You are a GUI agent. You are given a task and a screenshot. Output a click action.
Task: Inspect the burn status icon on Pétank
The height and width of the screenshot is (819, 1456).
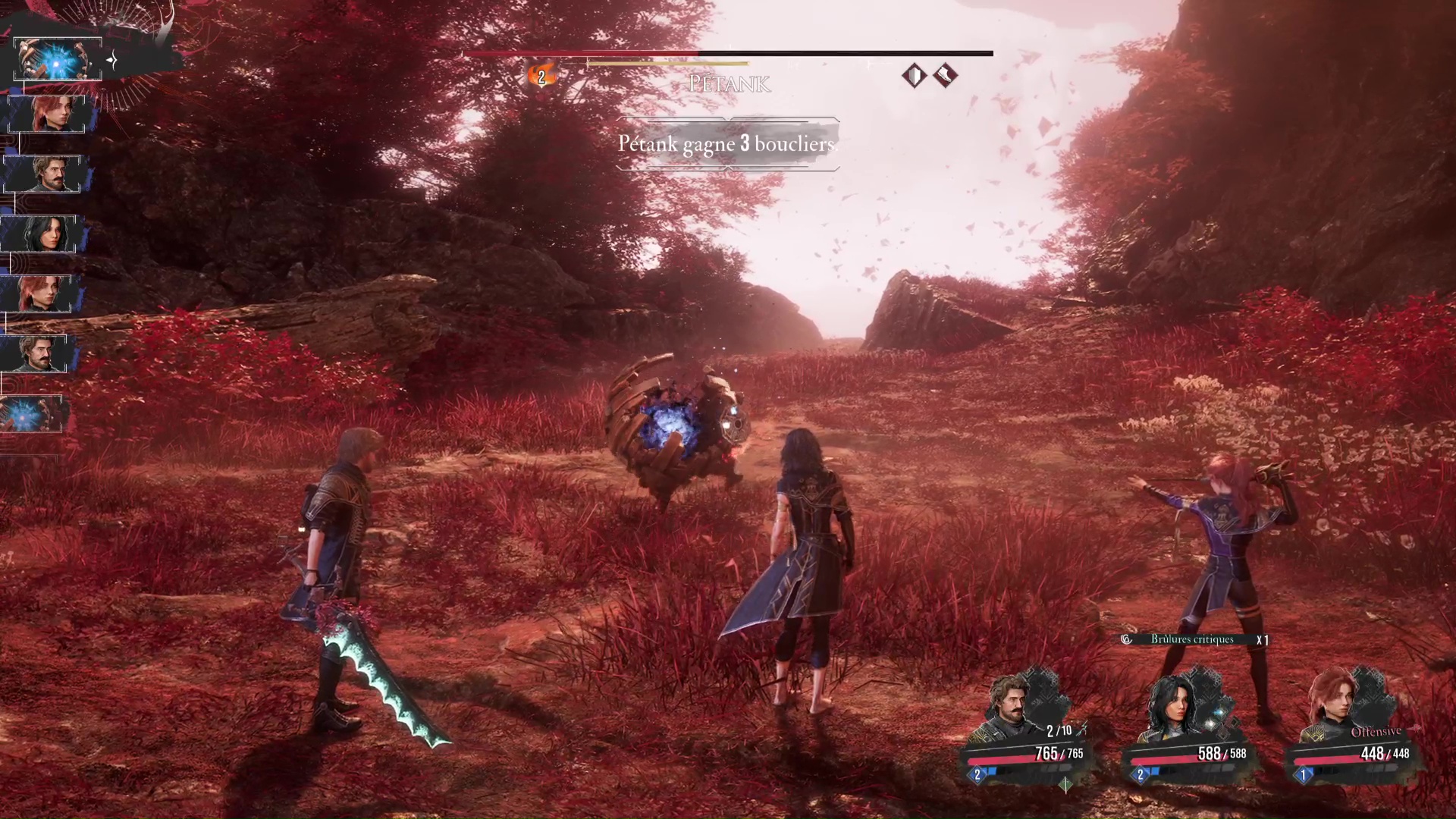[x=541, y=76]
